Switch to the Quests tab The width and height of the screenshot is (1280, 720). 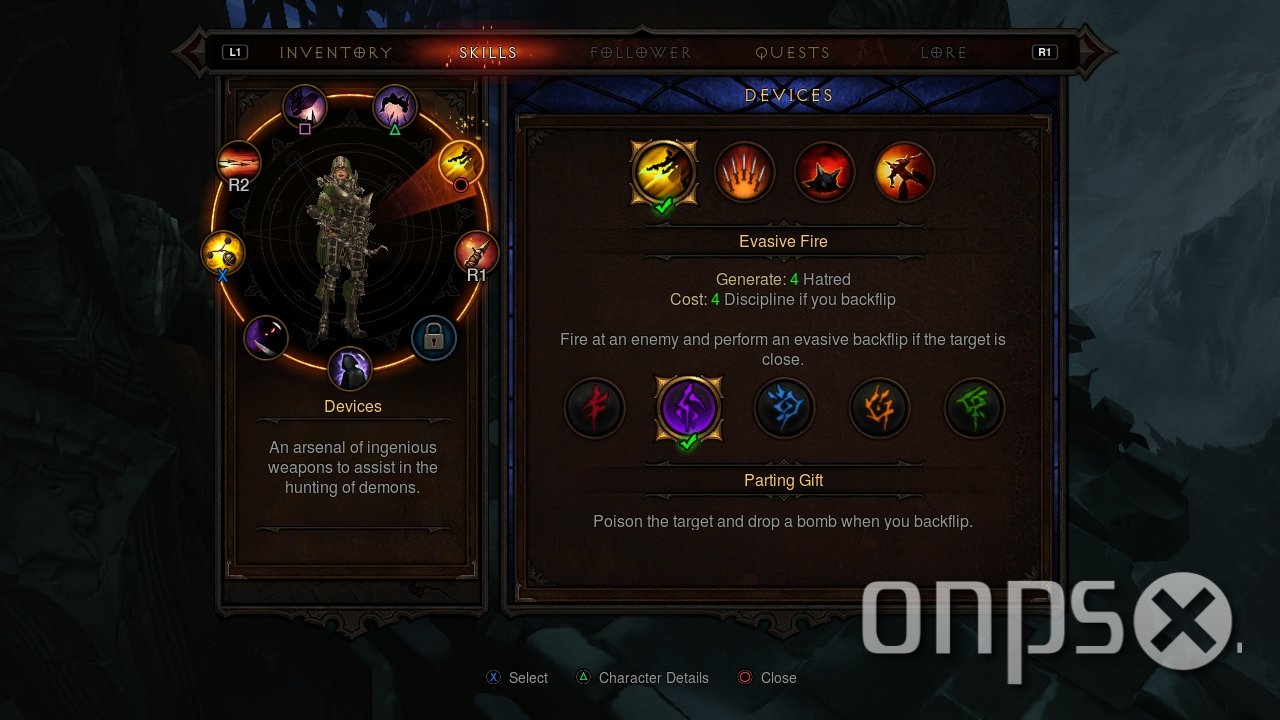(x=793, y=51)
